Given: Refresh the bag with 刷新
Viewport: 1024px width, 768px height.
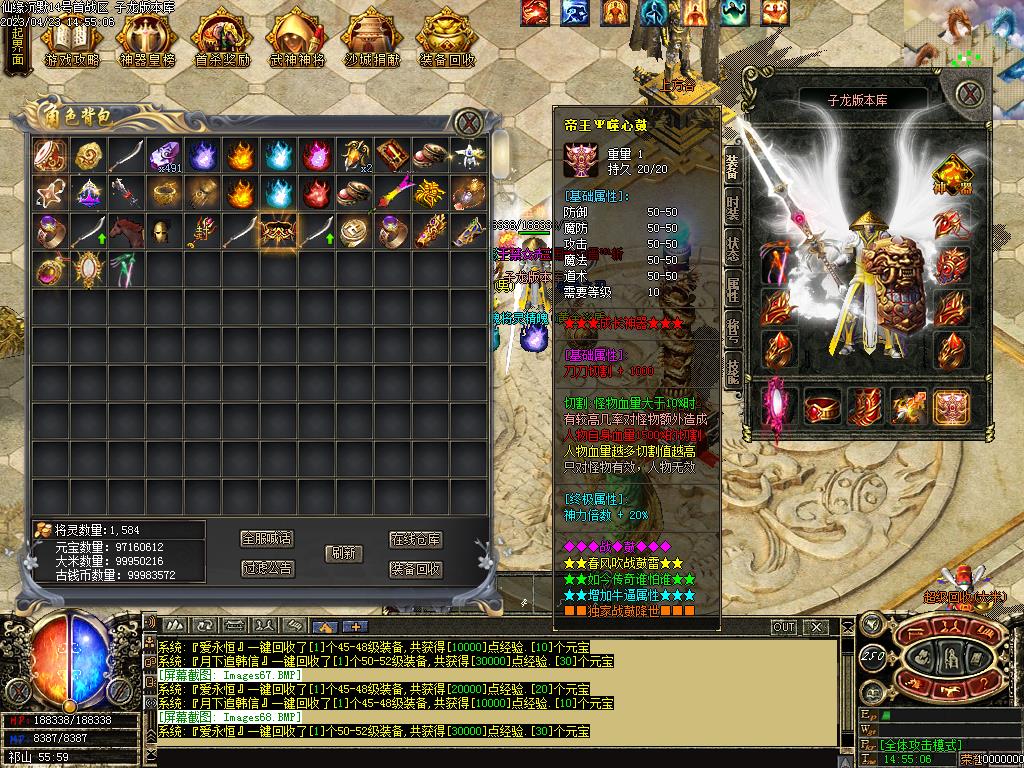Looking at the screenshot, I should 343,553.
